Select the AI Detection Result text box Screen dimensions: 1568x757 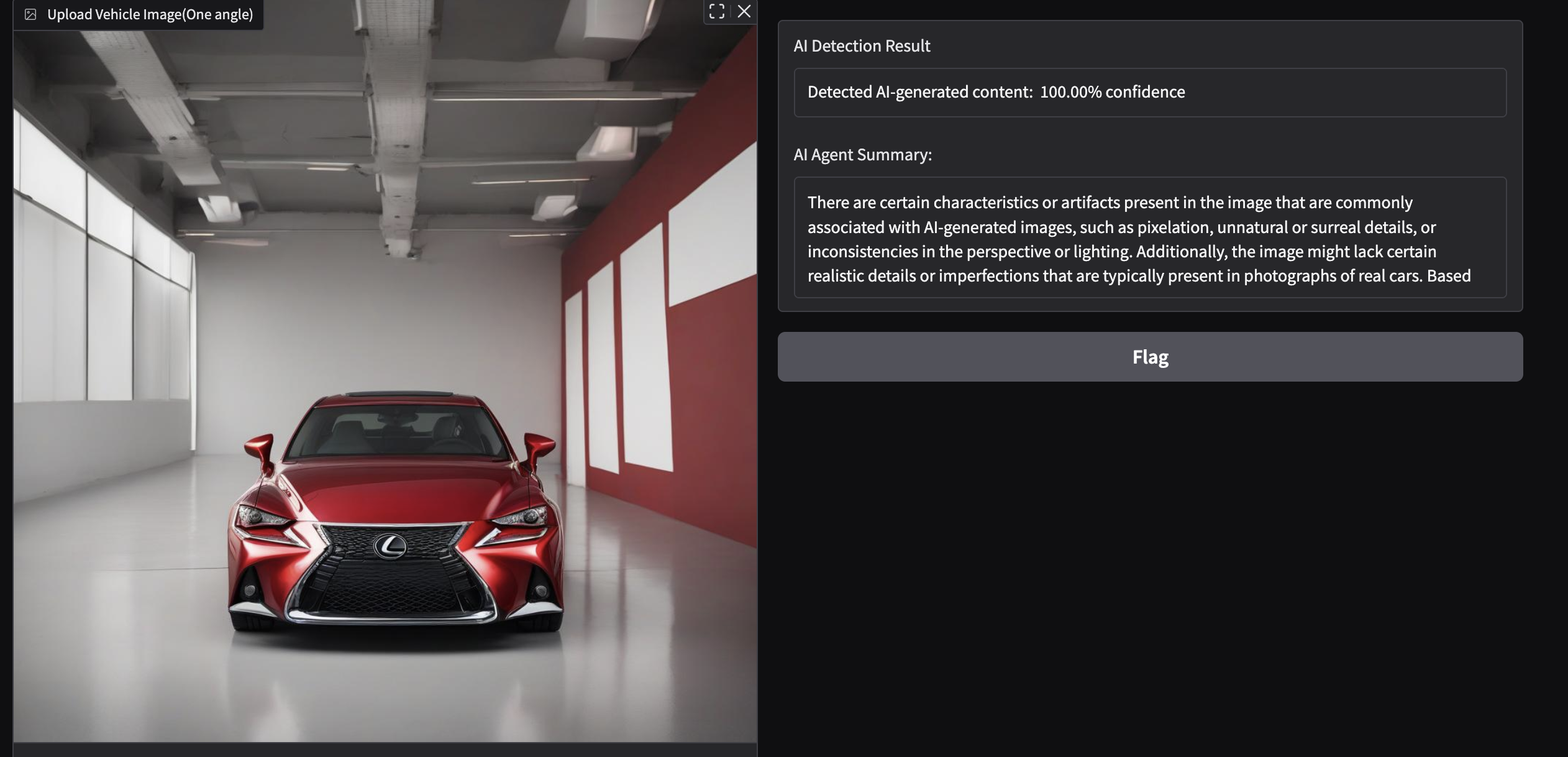click(x=1149, y=92)
